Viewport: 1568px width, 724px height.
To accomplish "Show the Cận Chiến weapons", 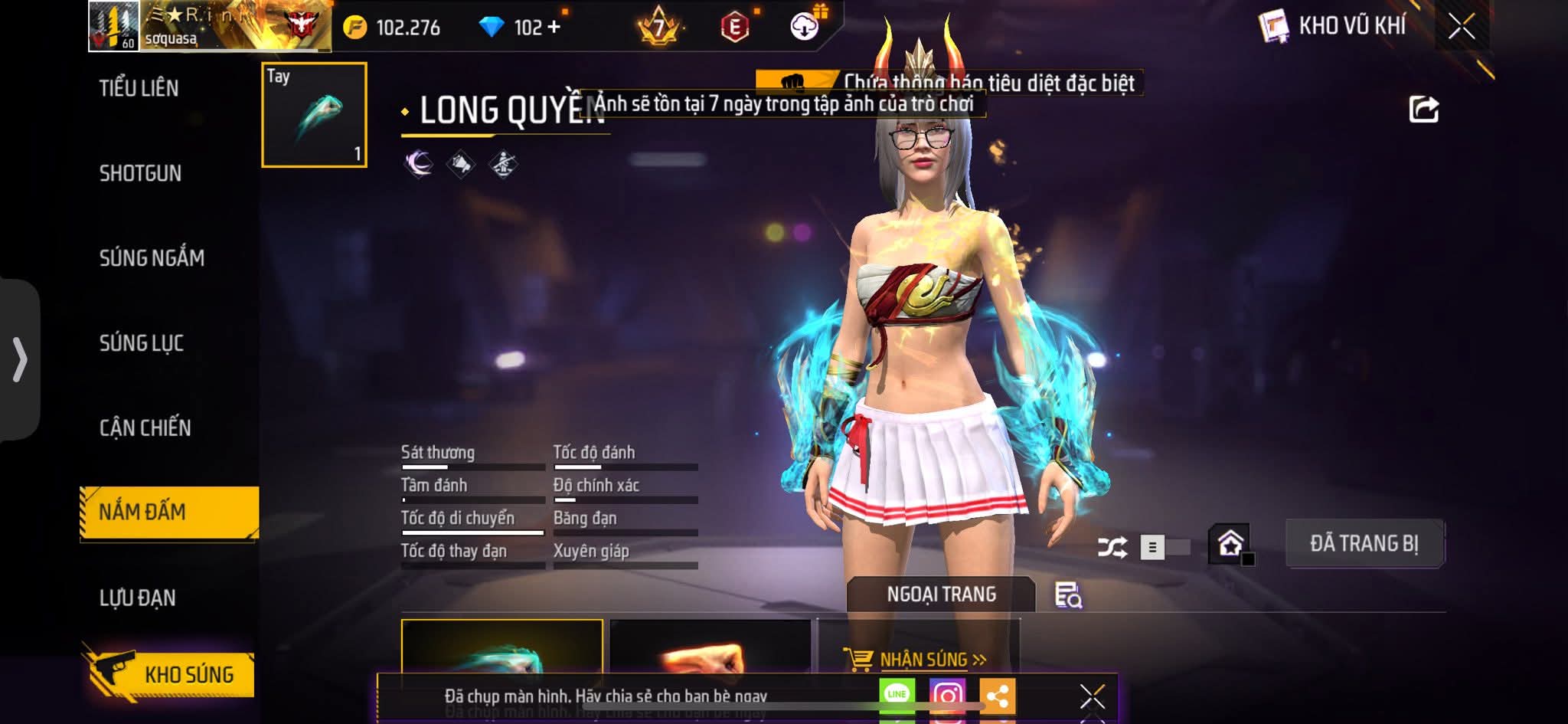I will coord(145,428).
